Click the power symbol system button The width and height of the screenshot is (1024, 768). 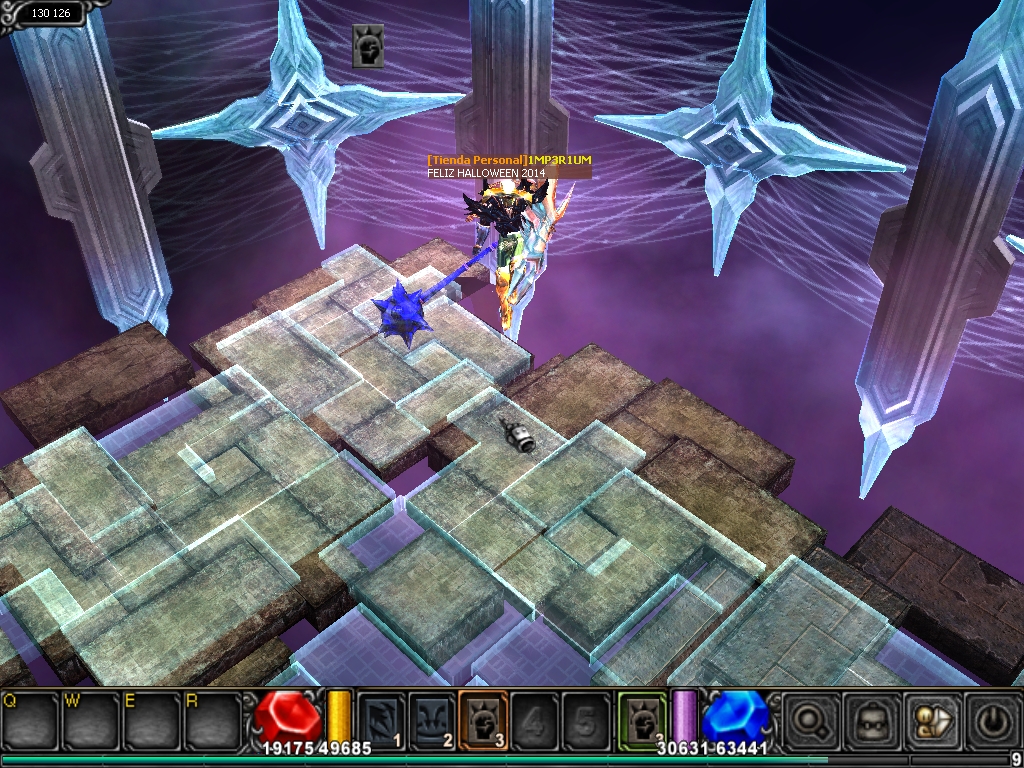991,718
